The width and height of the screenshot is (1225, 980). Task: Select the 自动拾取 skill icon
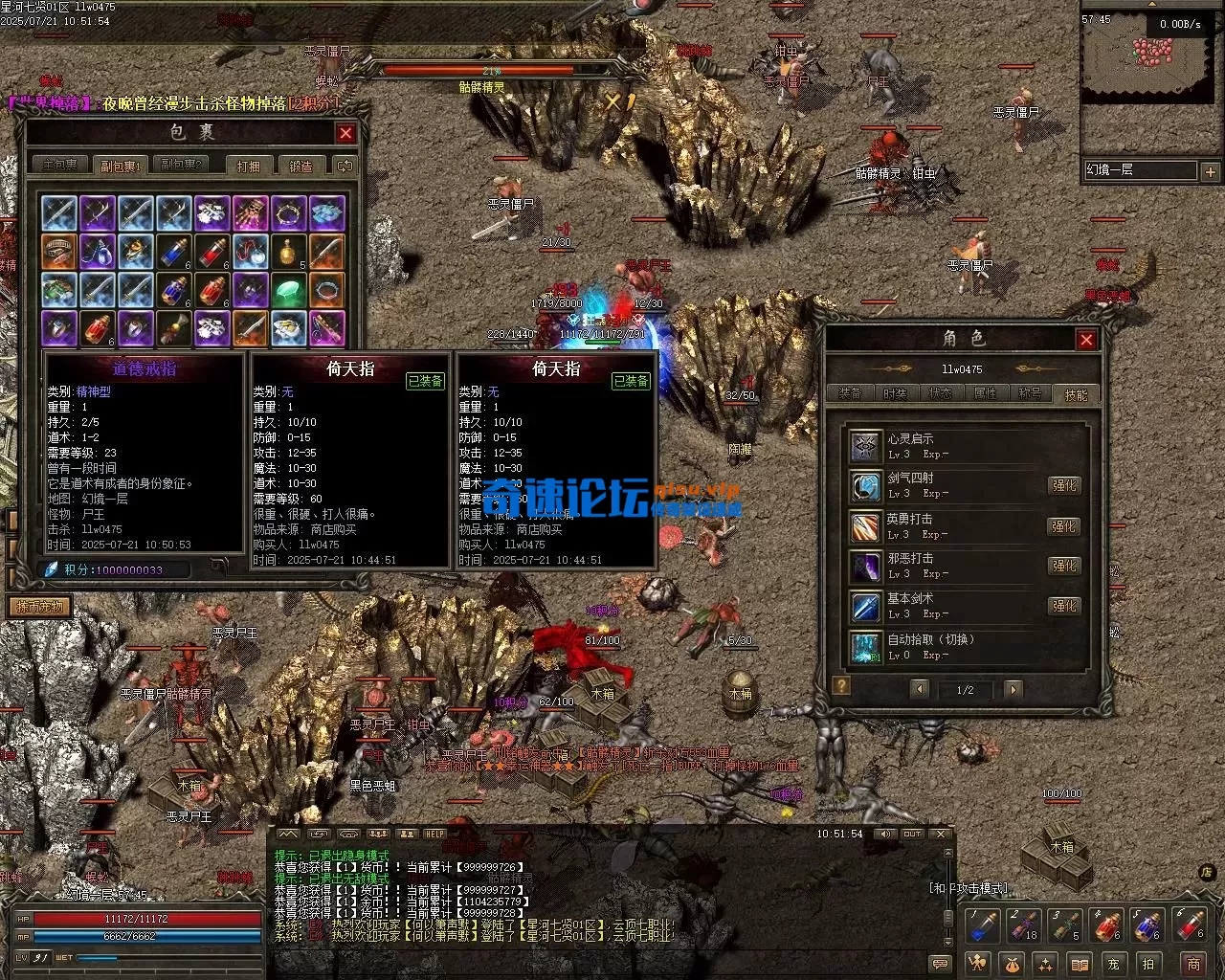[865, 647]
